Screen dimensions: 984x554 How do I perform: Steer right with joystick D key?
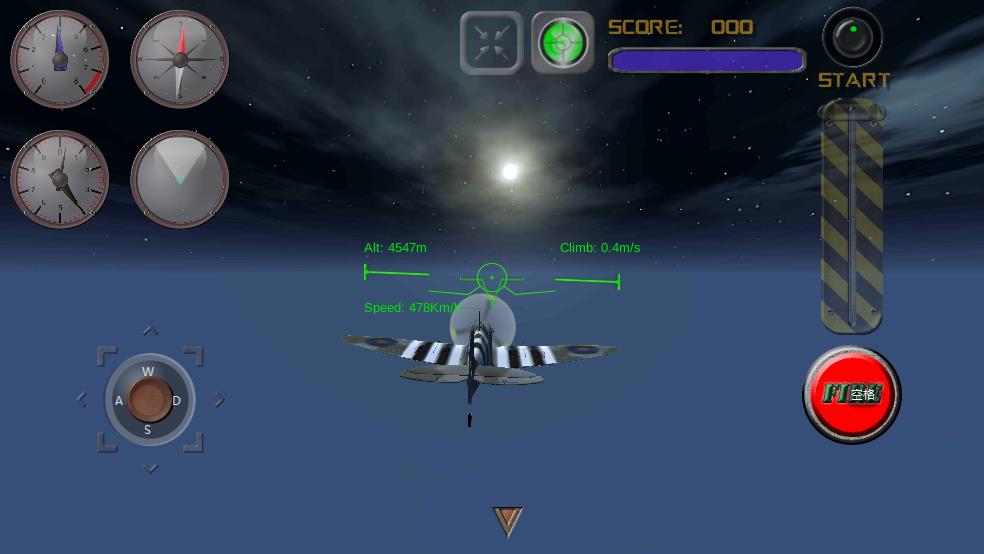(x=177, y=401)
